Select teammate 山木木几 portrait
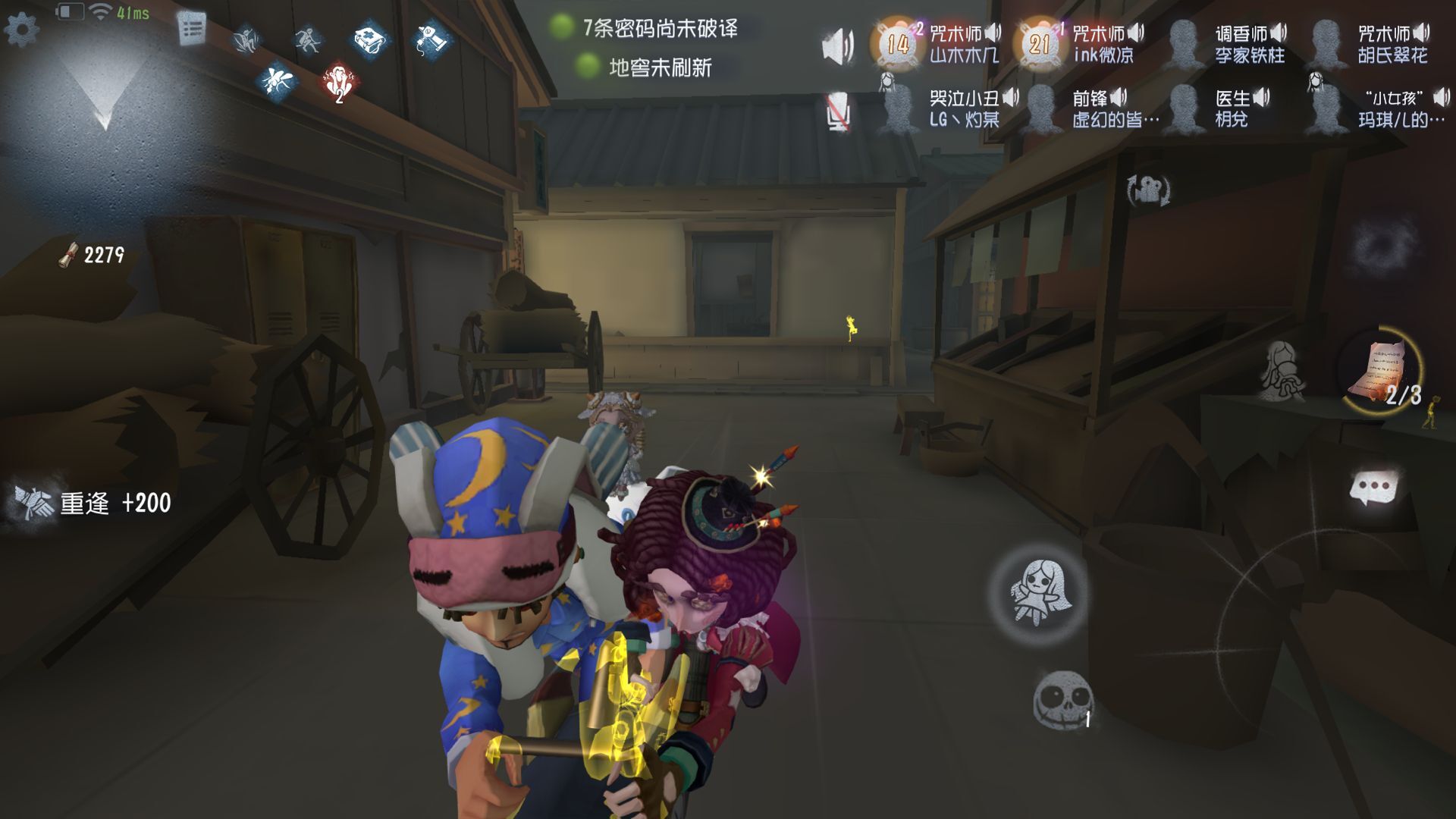This screenshot has height=819, width=1456. pyautogui.click(x=898, y=44)
